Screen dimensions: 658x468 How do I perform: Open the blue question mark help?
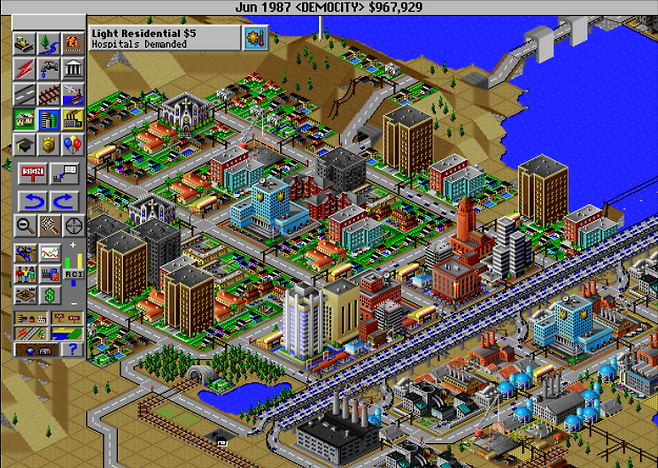70,349
